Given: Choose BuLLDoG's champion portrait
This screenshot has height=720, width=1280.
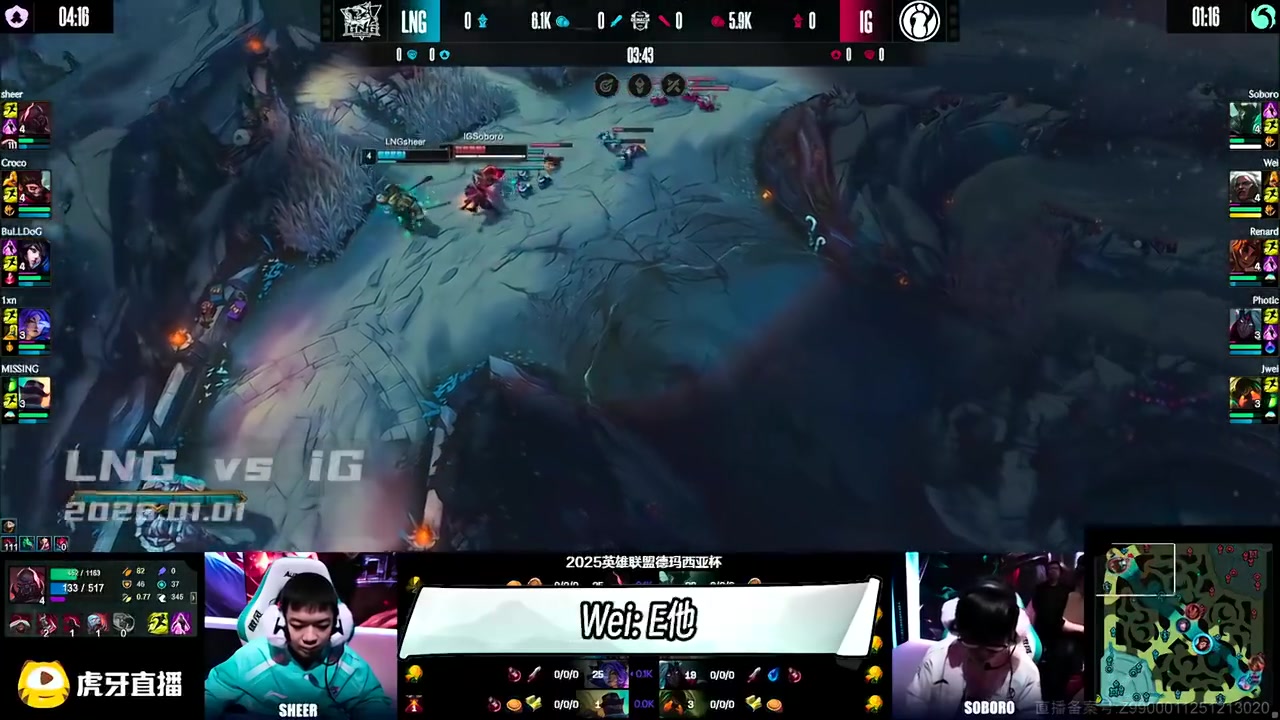Looking at the screenshot, I should pos(35,256).
